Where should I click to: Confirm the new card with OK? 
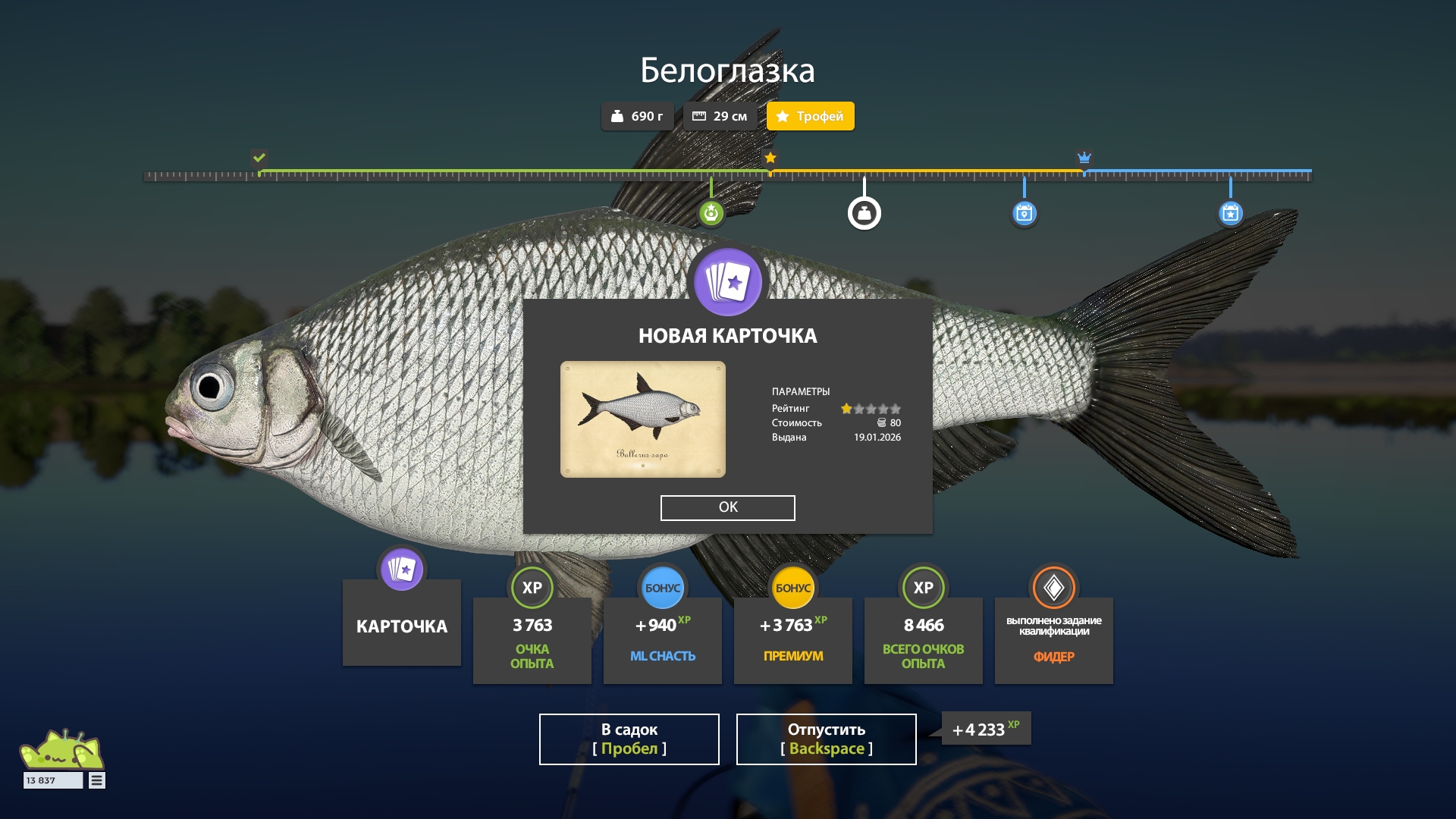pos(727,507)
